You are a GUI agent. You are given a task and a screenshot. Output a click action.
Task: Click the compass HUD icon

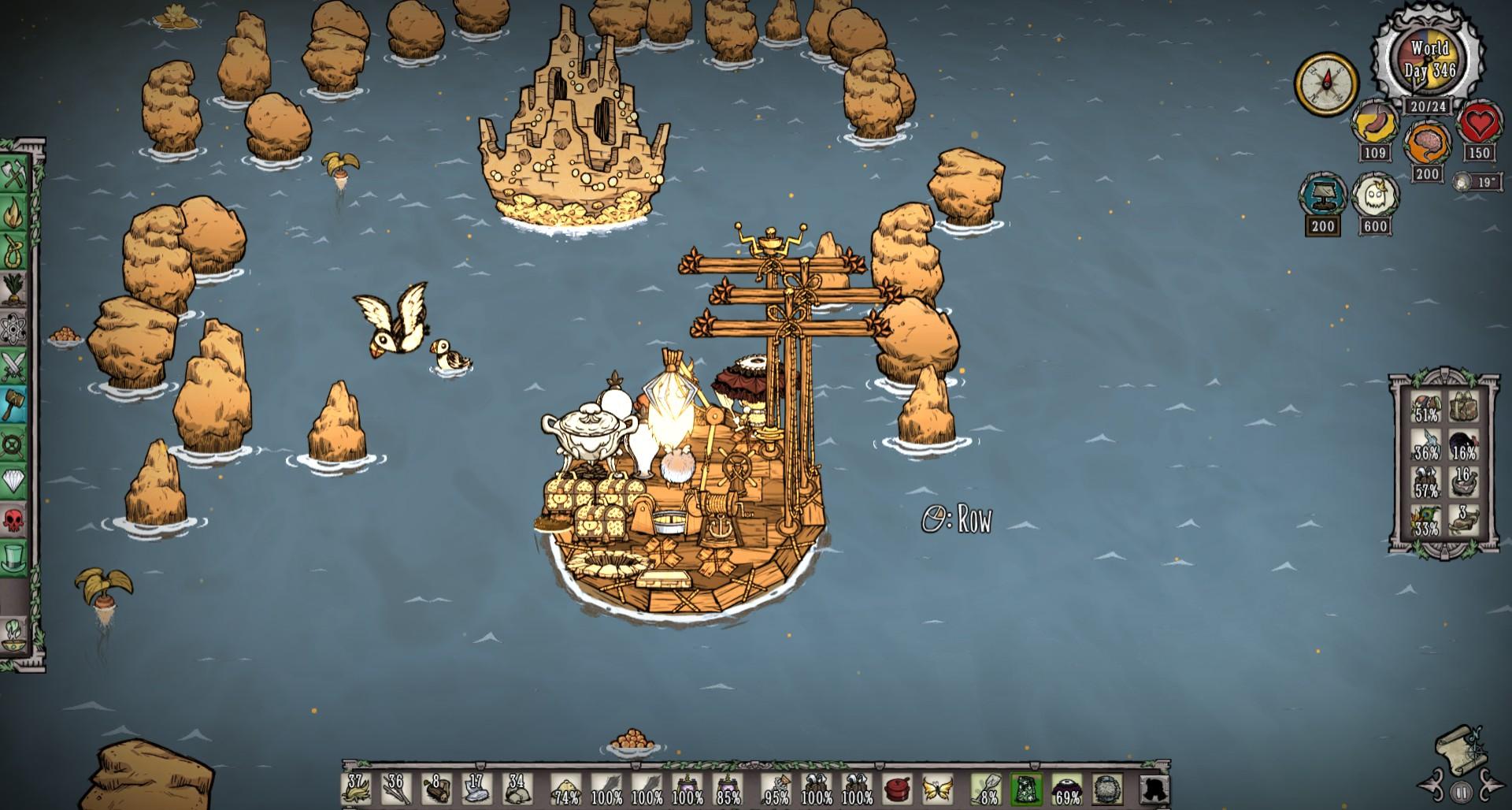[x=1328, y=84]
